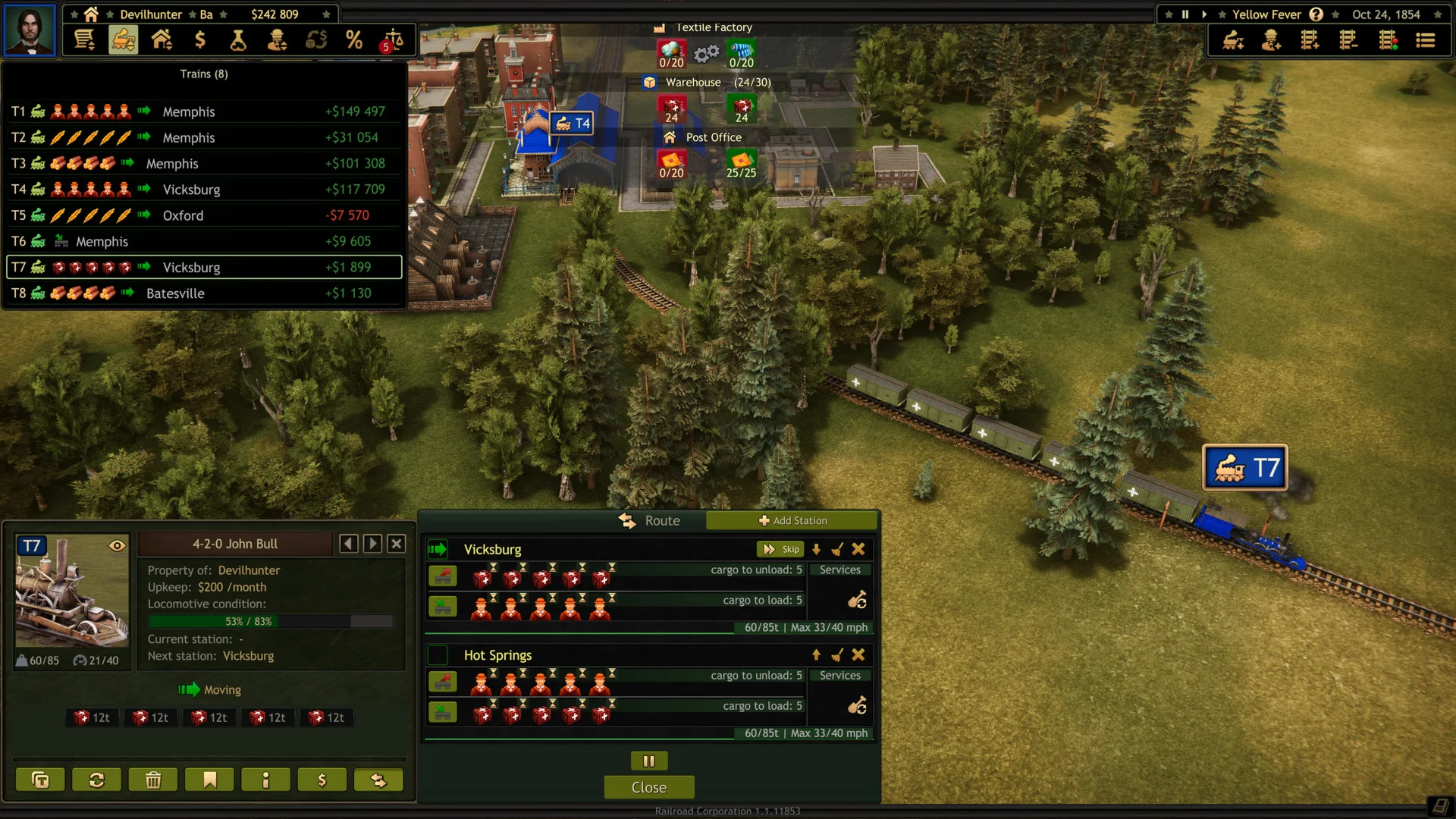Image resolution: width=1456 pixels, height=819 pixels.
Task: Close the route panel
Action: [648, 787]
